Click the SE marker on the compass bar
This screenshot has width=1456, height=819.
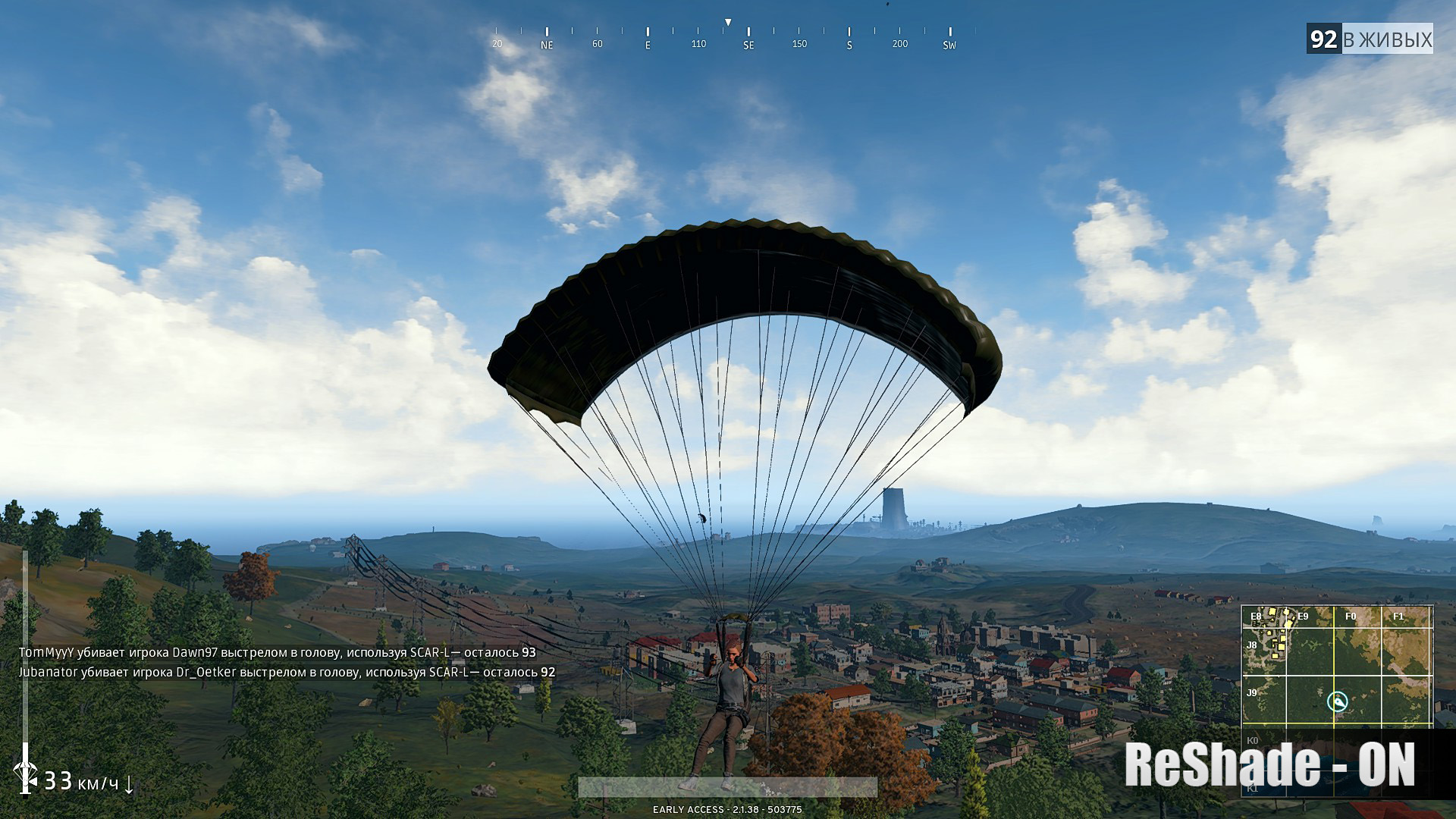(x=748, y=45)
